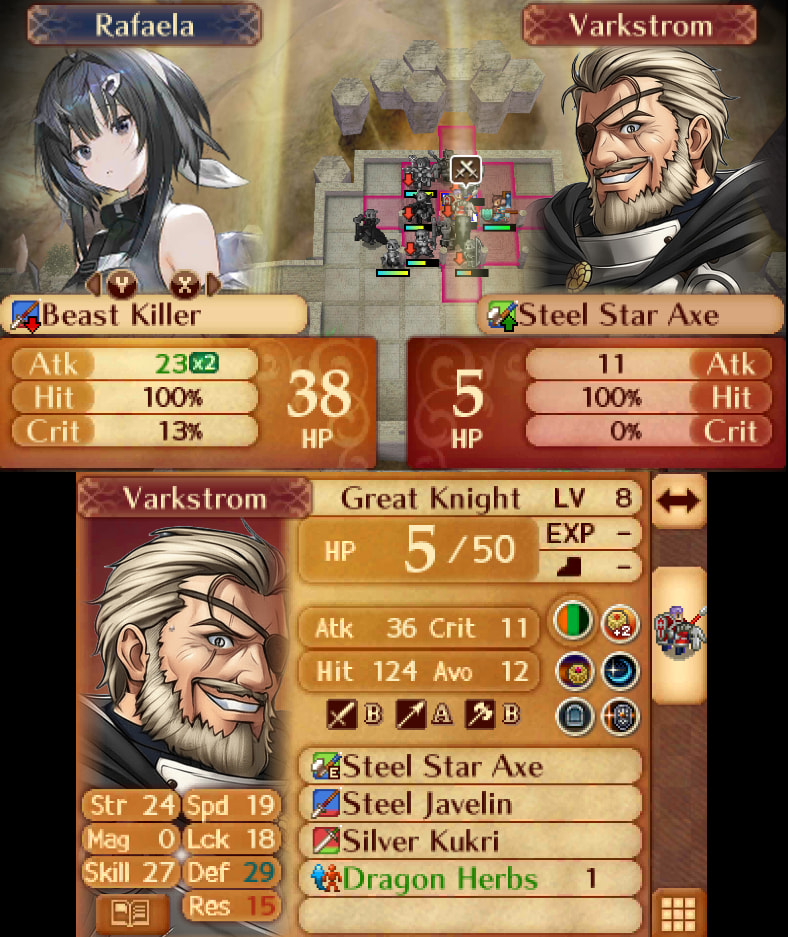Select the Steel Javelin inventory row
The image size is (788, 937).
470,804
